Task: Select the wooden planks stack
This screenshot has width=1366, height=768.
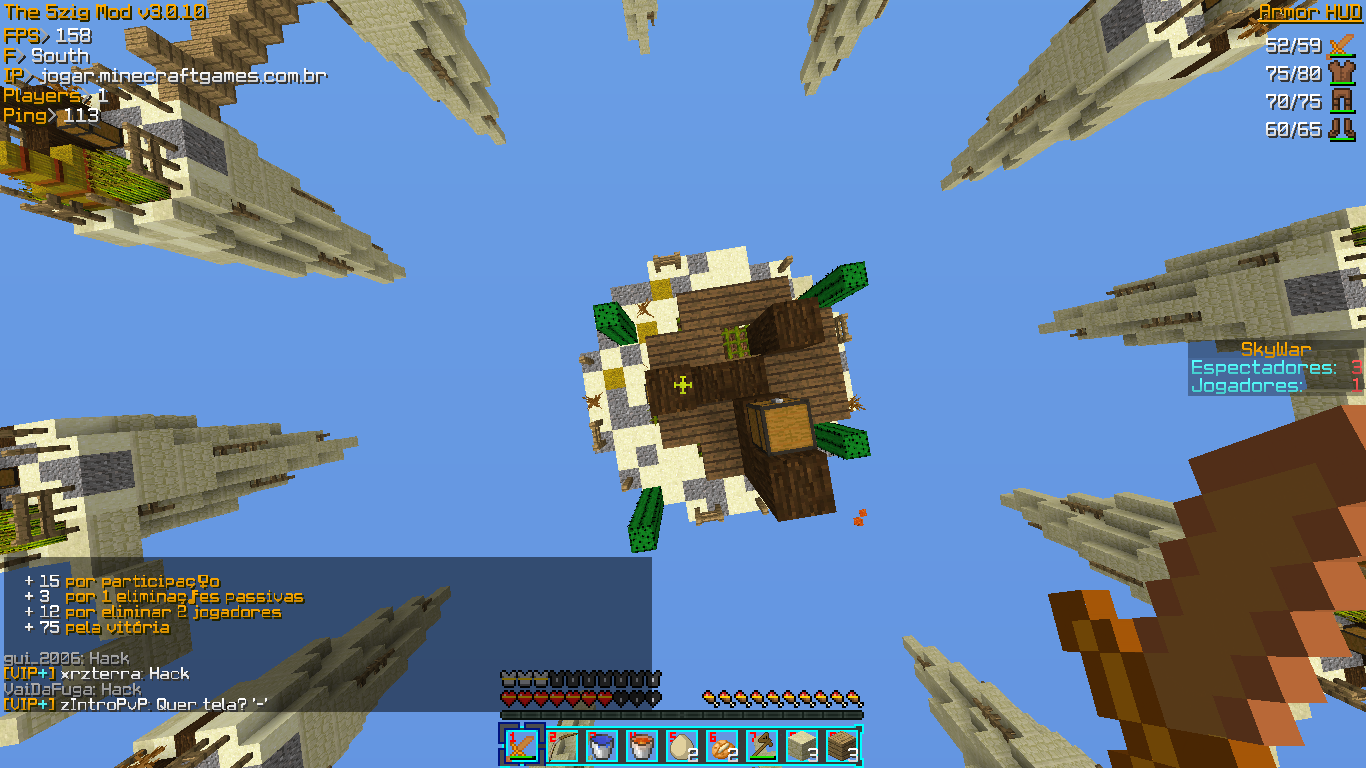Action: [x=841, y=746]
